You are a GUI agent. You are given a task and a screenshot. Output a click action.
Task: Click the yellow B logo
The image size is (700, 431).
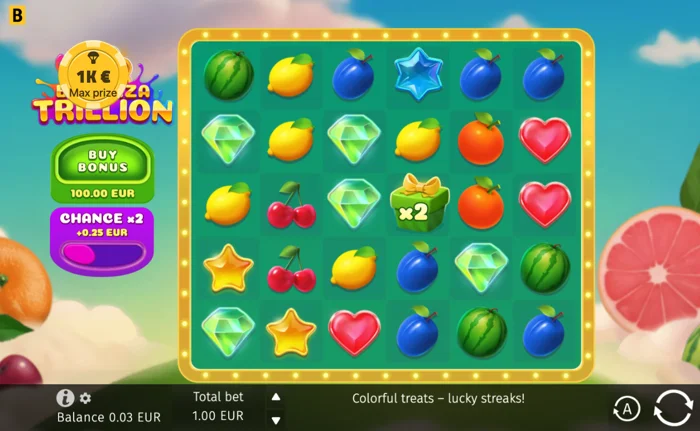tap(16, 16)
